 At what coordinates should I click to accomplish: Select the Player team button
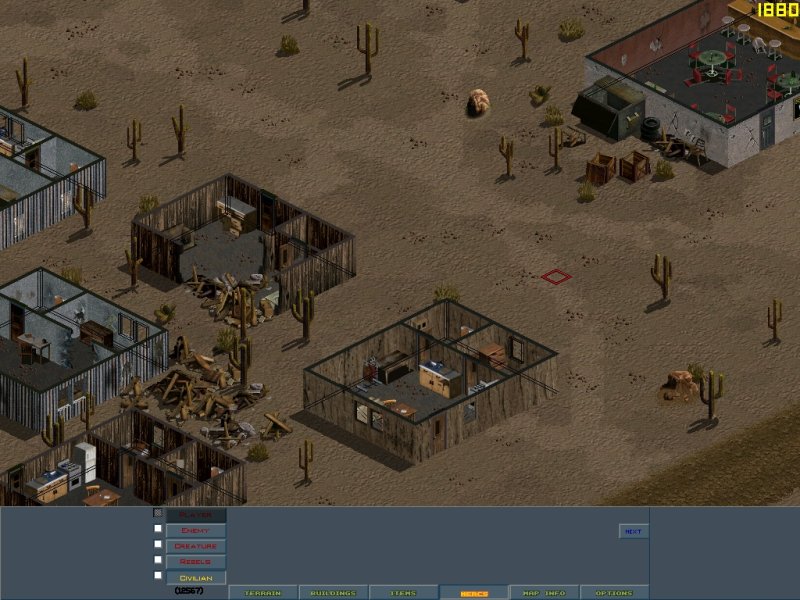pyautogui.click(x=196, y=515)
